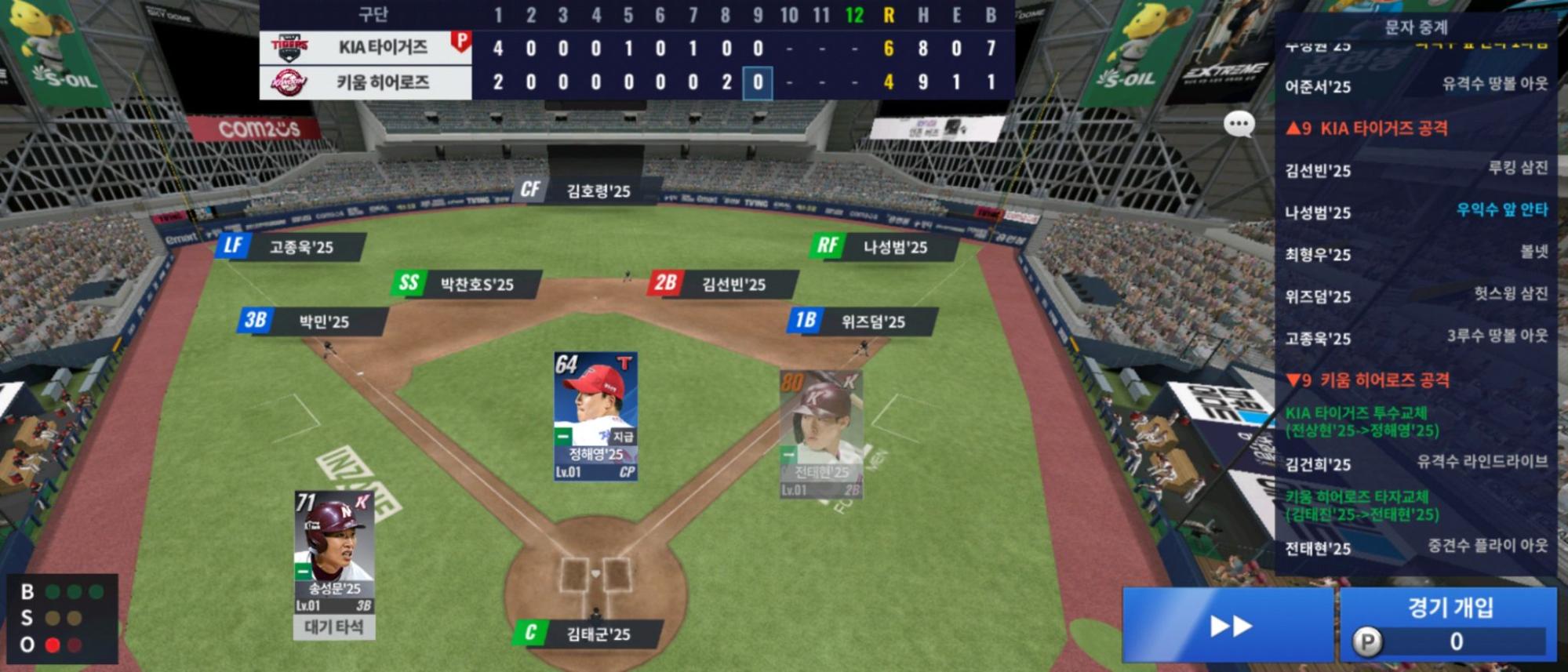1568x672 pixels.
Task: Click the KIA 타이거즈 team row
Action: tap(366, 48)
